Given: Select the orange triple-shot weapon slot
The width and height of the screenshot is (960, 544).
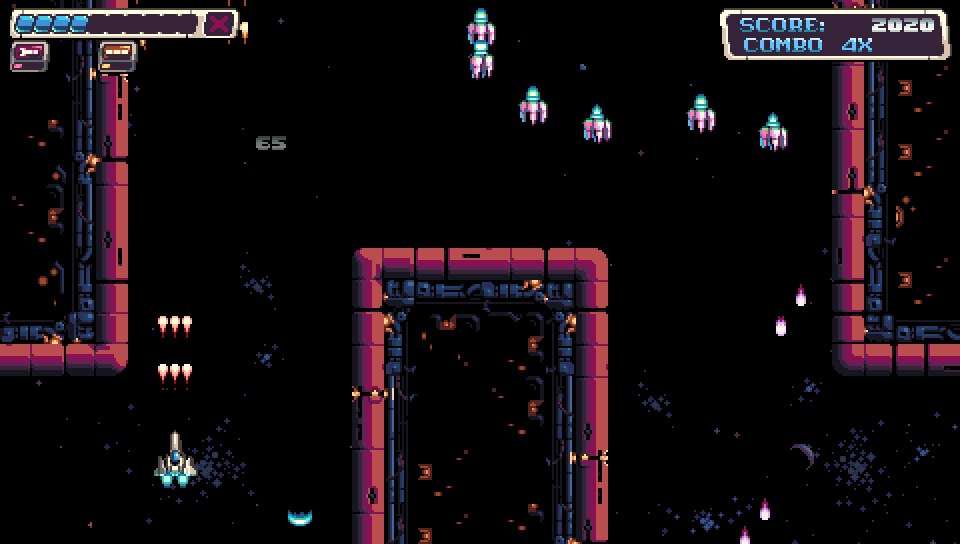Looking at the screenshot, I should pos(117,54).
